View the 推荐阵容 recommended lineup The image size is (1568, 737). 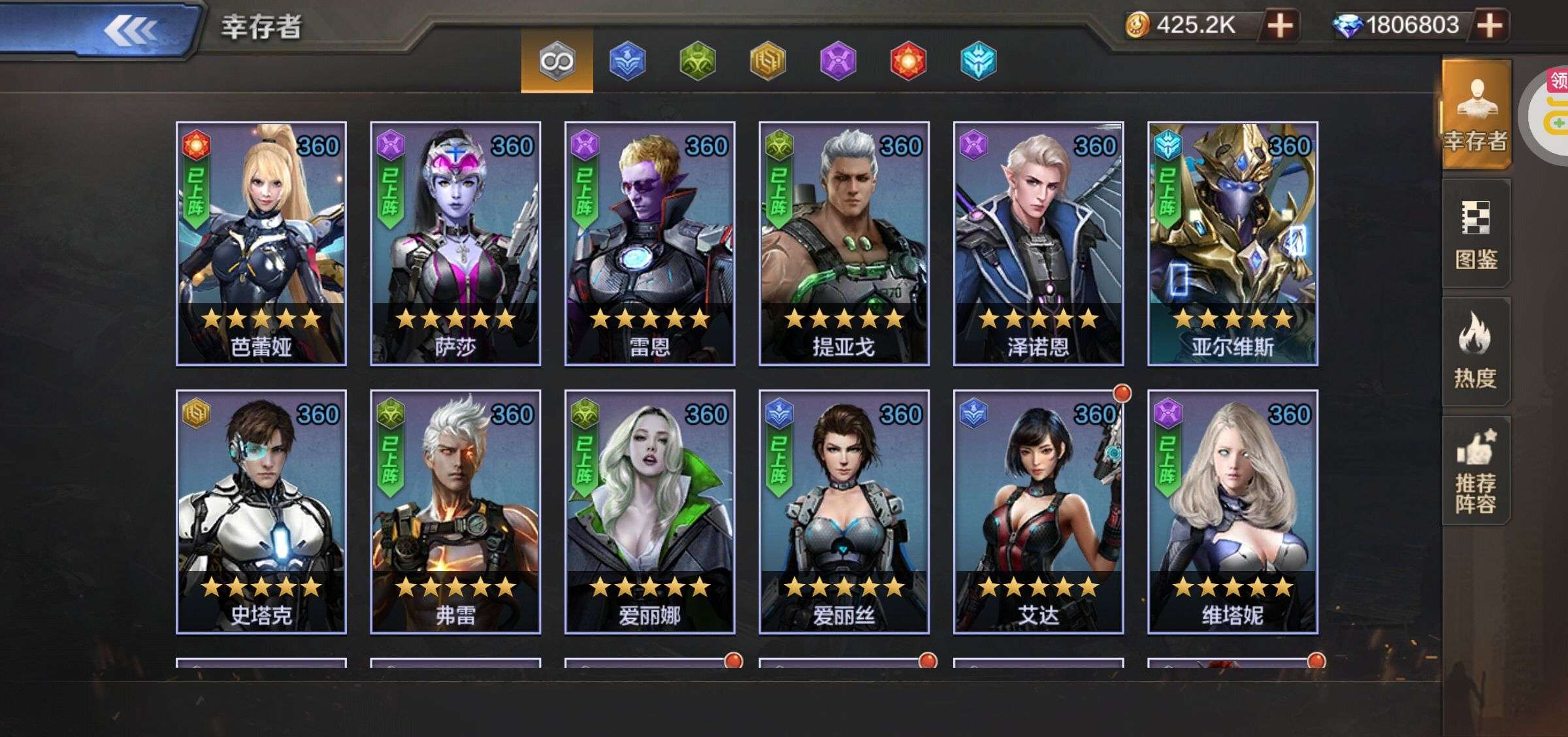[x=1476, y=470]
